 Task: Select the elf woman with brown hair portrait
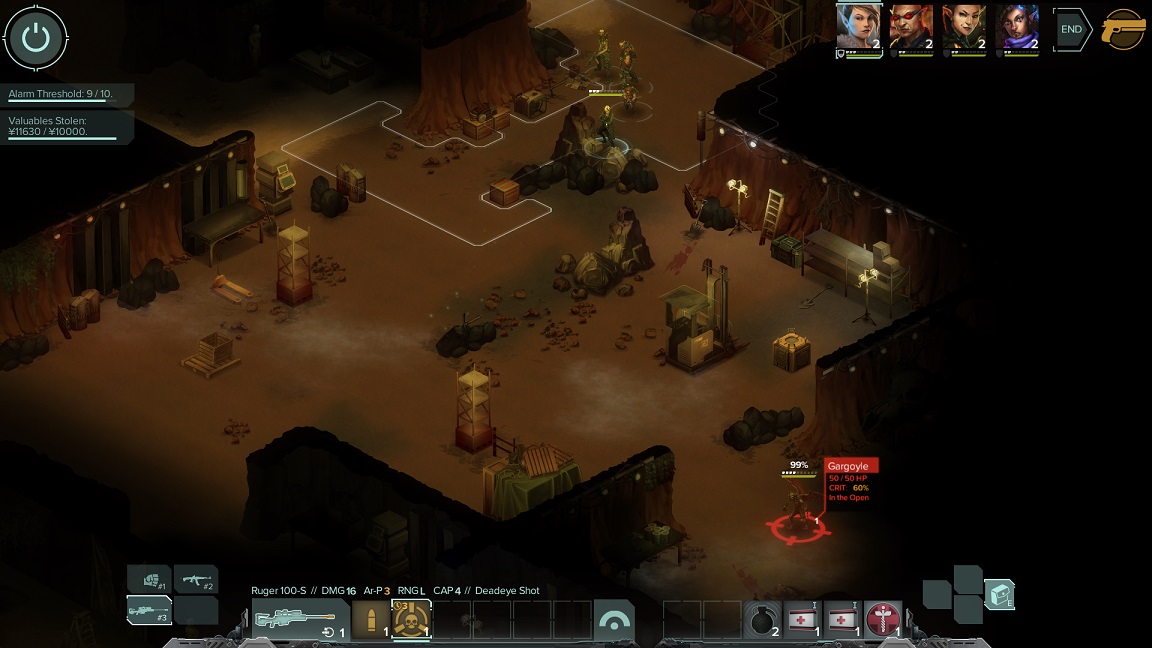(858, 27)
